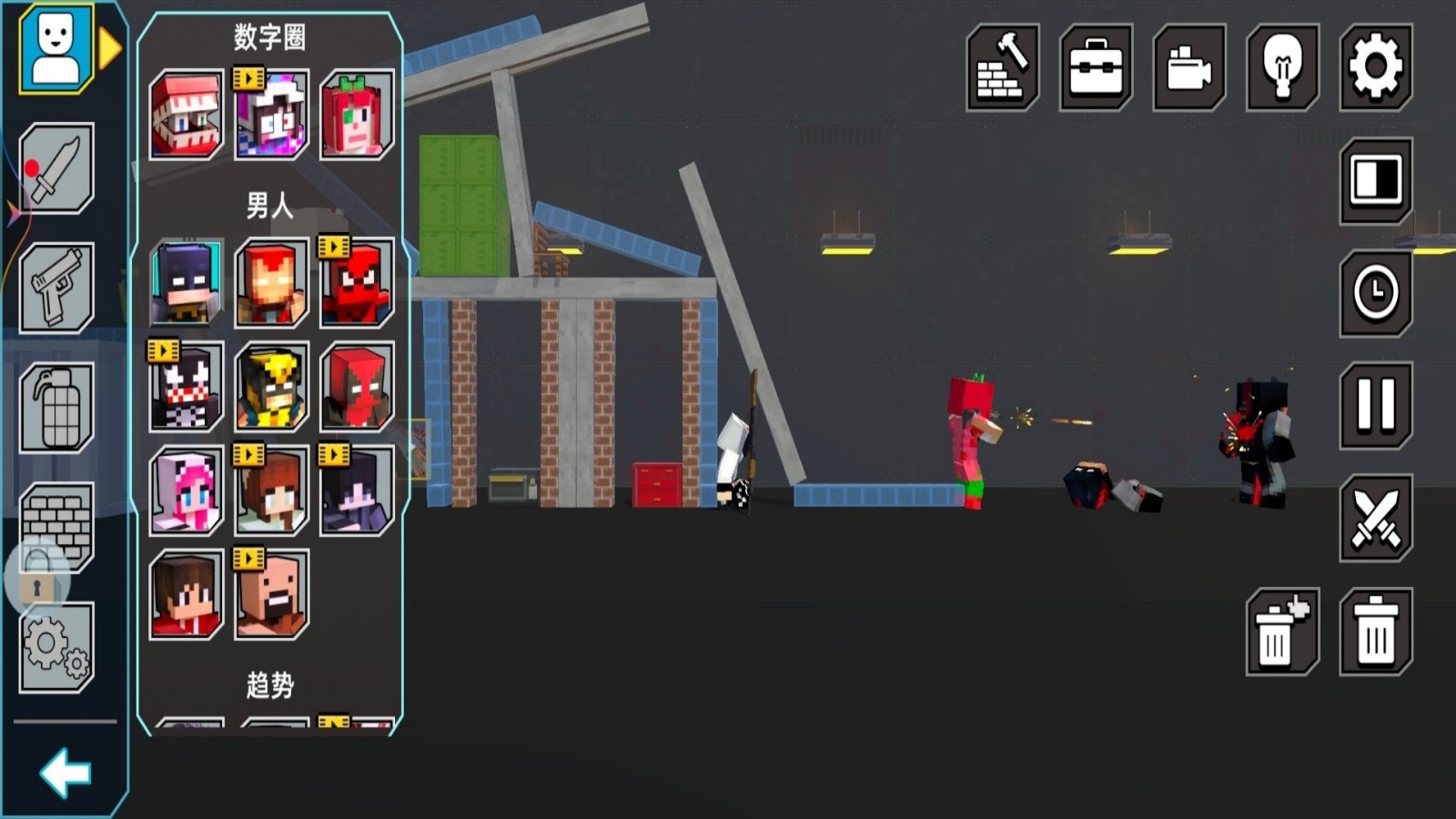Viewport: 1456px width, 819px height.
Task: Choose the Wolverine character thumbnail
Action: [271, 387]
